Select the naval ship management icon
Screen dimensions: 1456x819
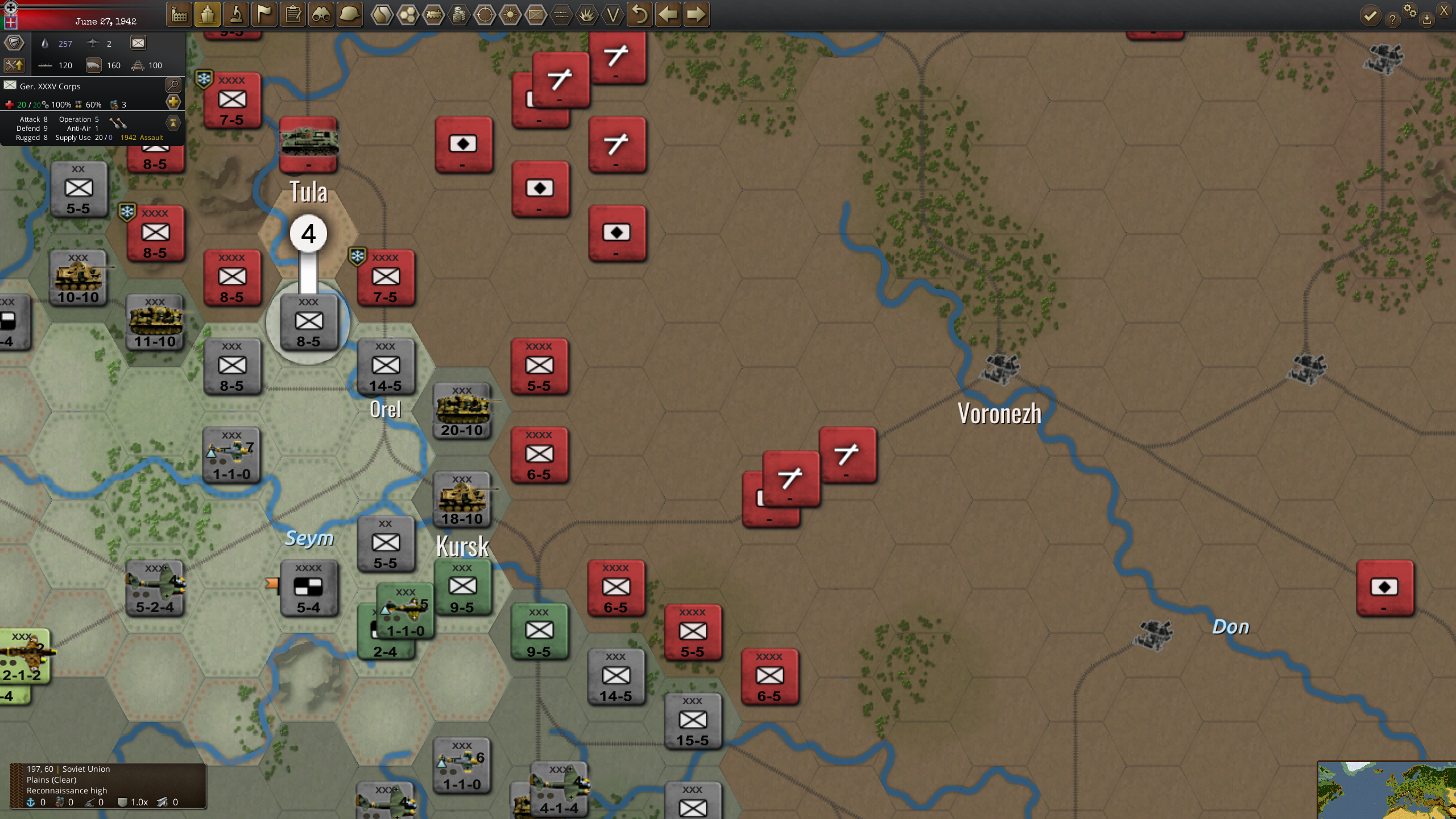tap(208, 15)
